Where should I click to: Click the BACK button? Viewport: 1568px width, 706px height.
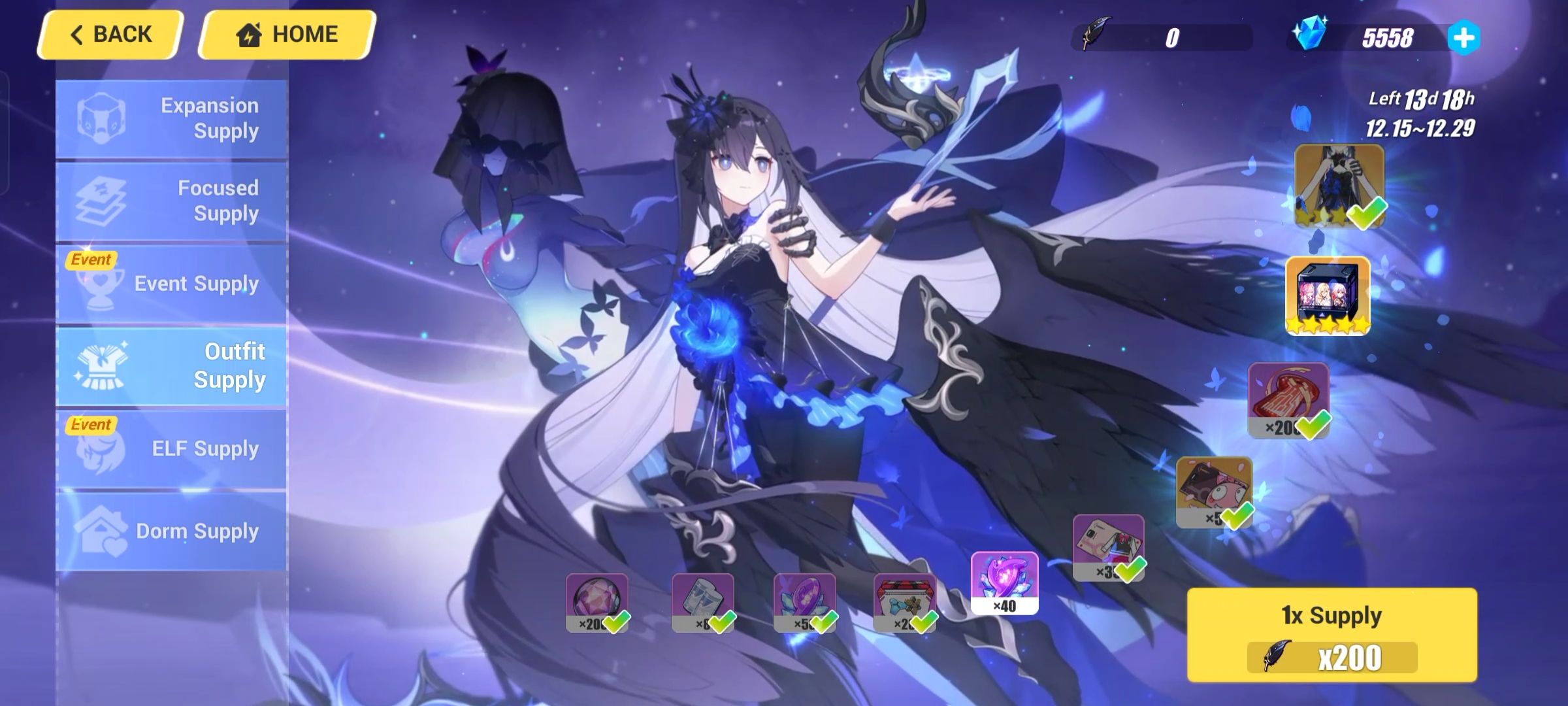(x=112, y=33)
